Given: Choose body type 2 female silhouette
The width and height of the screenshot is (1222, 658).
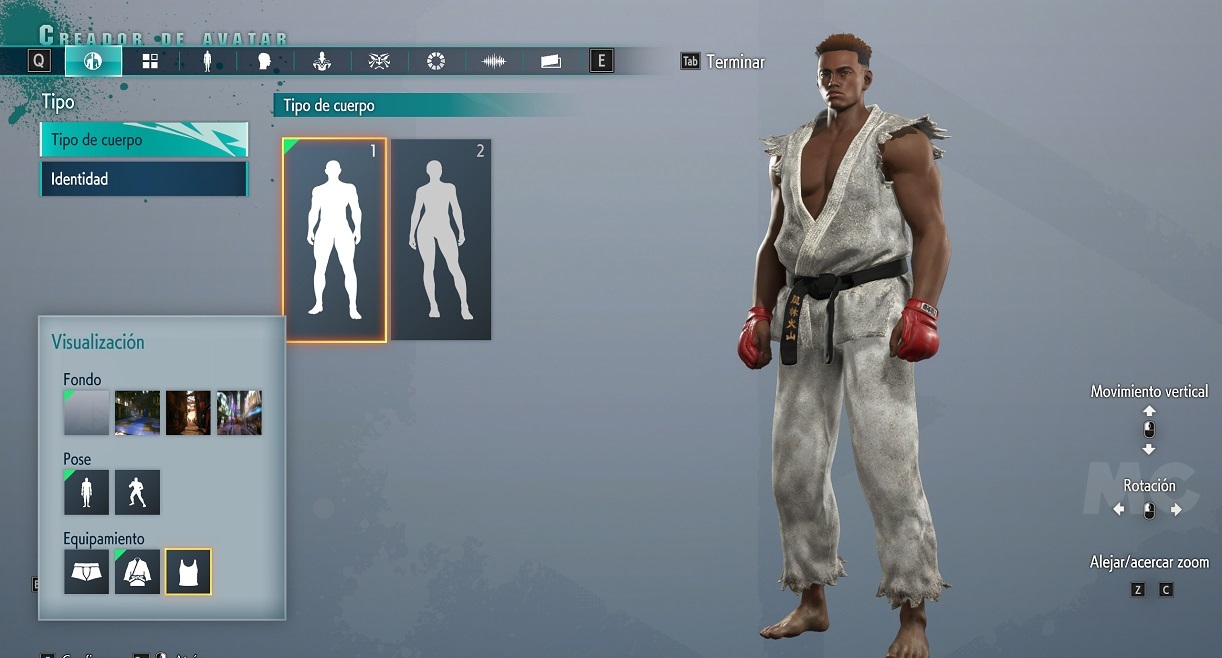Looking at the screenshot, I should (x=441, y=240).
